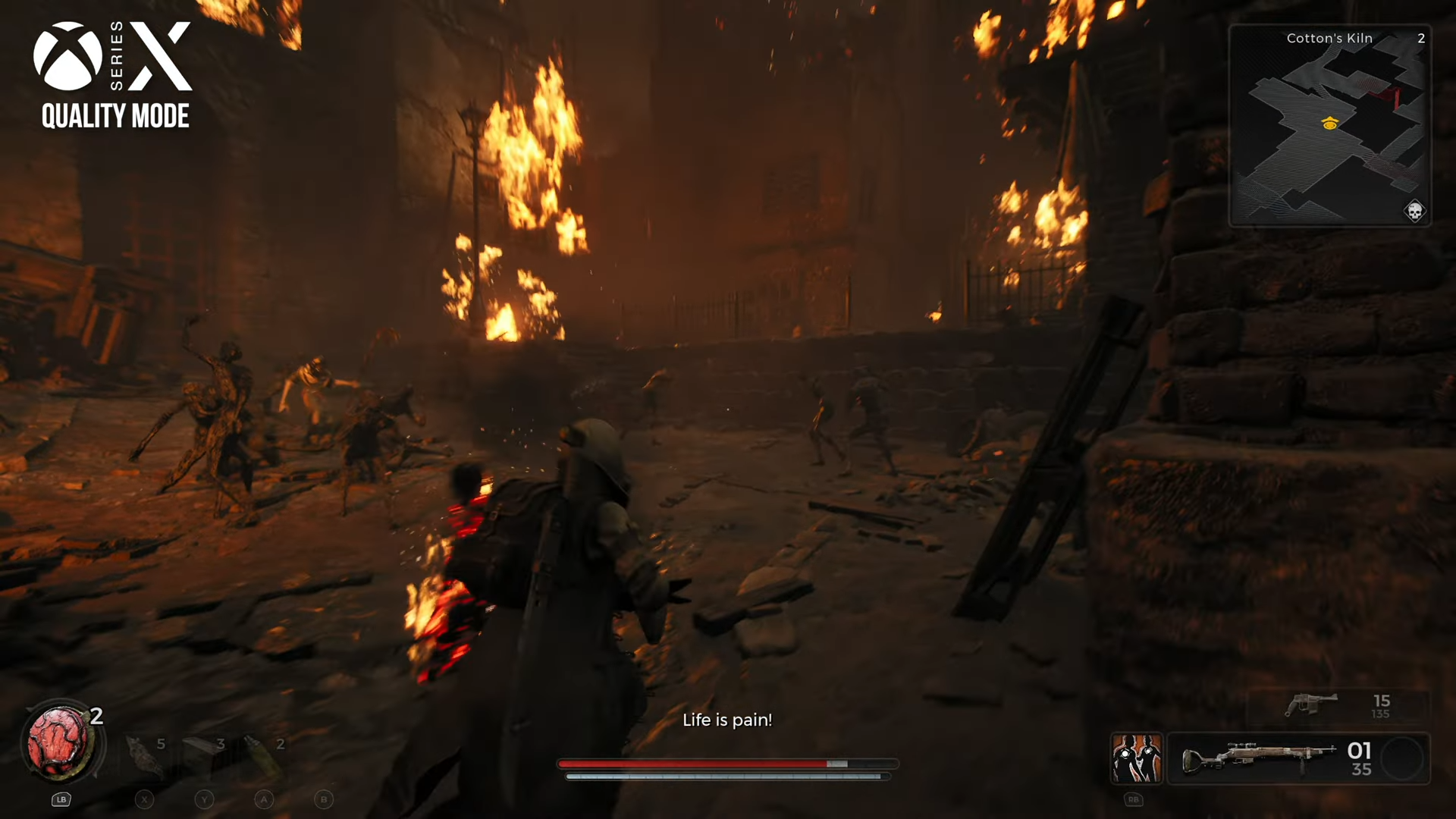
Task: Click the skull difficulty icon on minimap
Action: tap(1414, 211)
